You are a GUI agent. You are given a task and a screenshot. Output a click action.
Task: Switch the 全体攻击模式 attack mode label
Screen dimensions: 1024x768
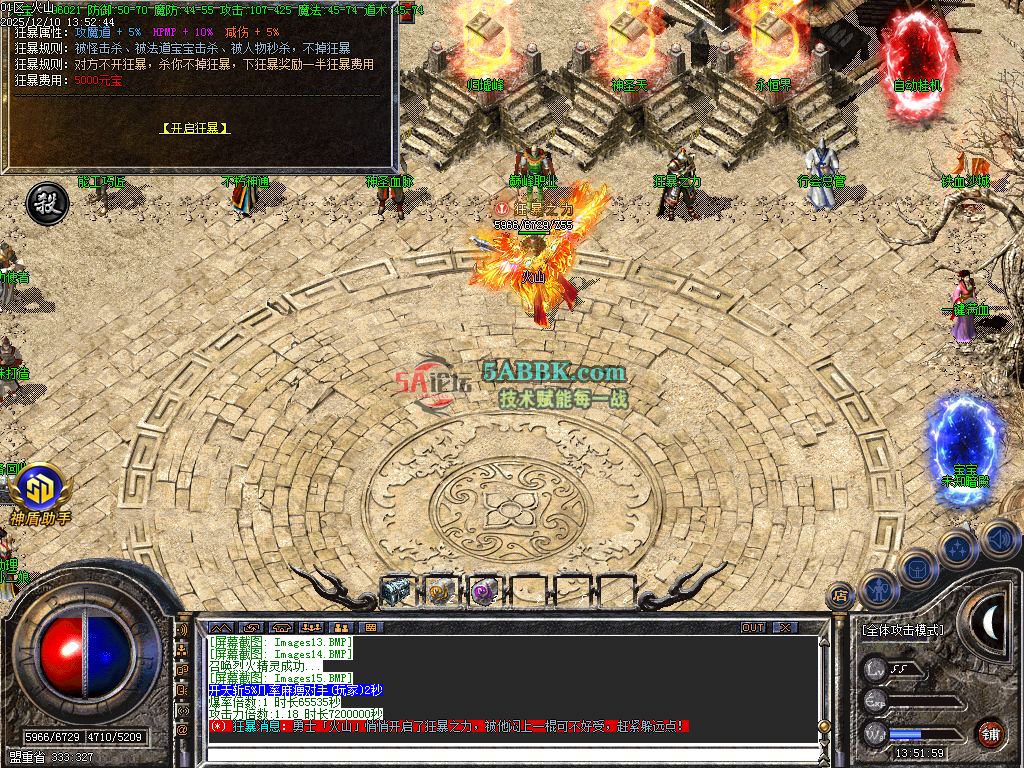(902, 631)
